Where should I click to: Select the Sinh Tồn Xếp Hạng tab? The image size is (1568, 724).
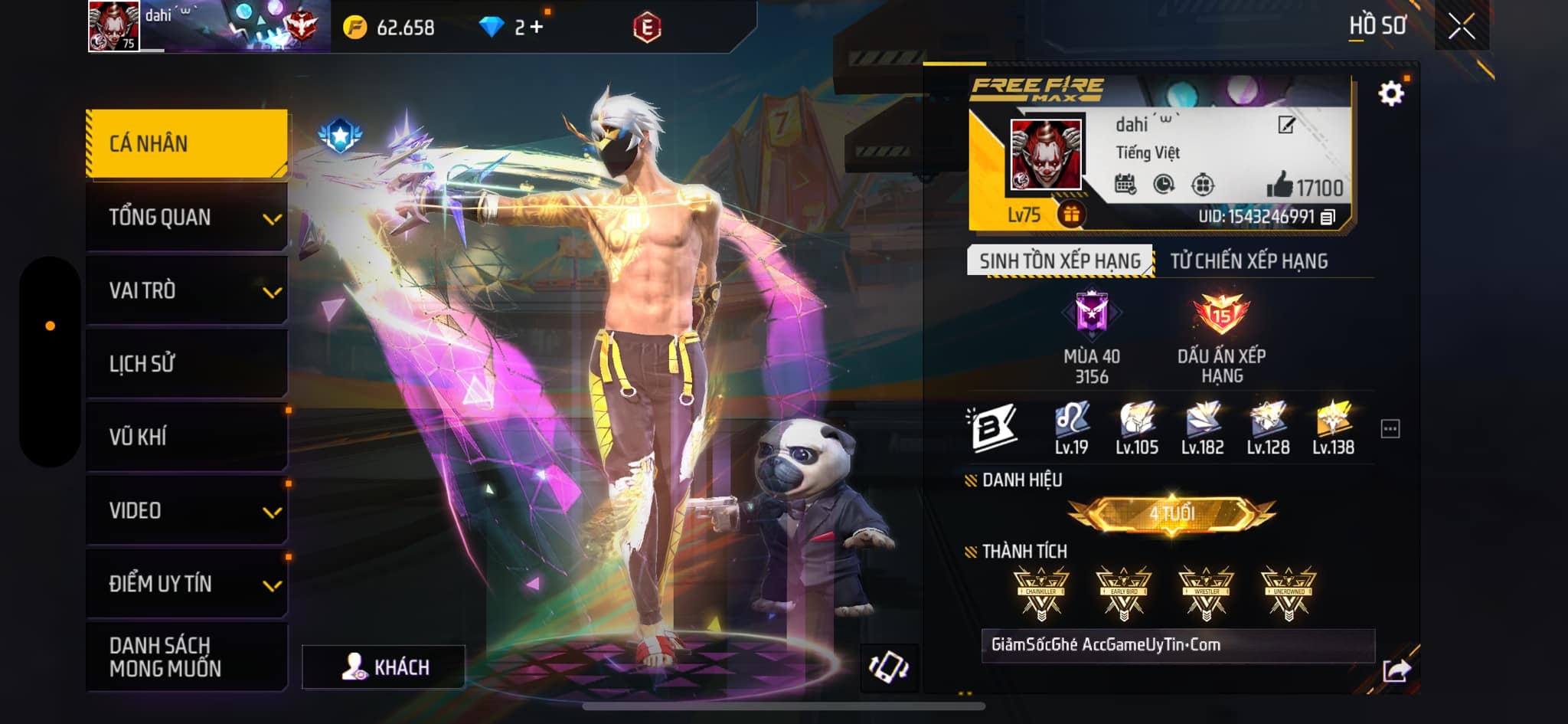coord(1060,261)
